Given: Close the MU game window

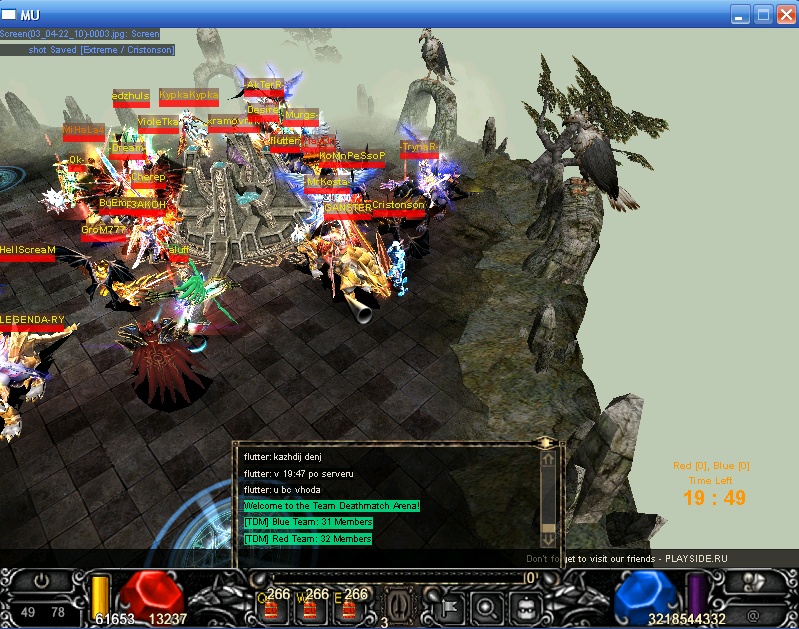Looking at the screenshot, I should click(x=782, y=14).
